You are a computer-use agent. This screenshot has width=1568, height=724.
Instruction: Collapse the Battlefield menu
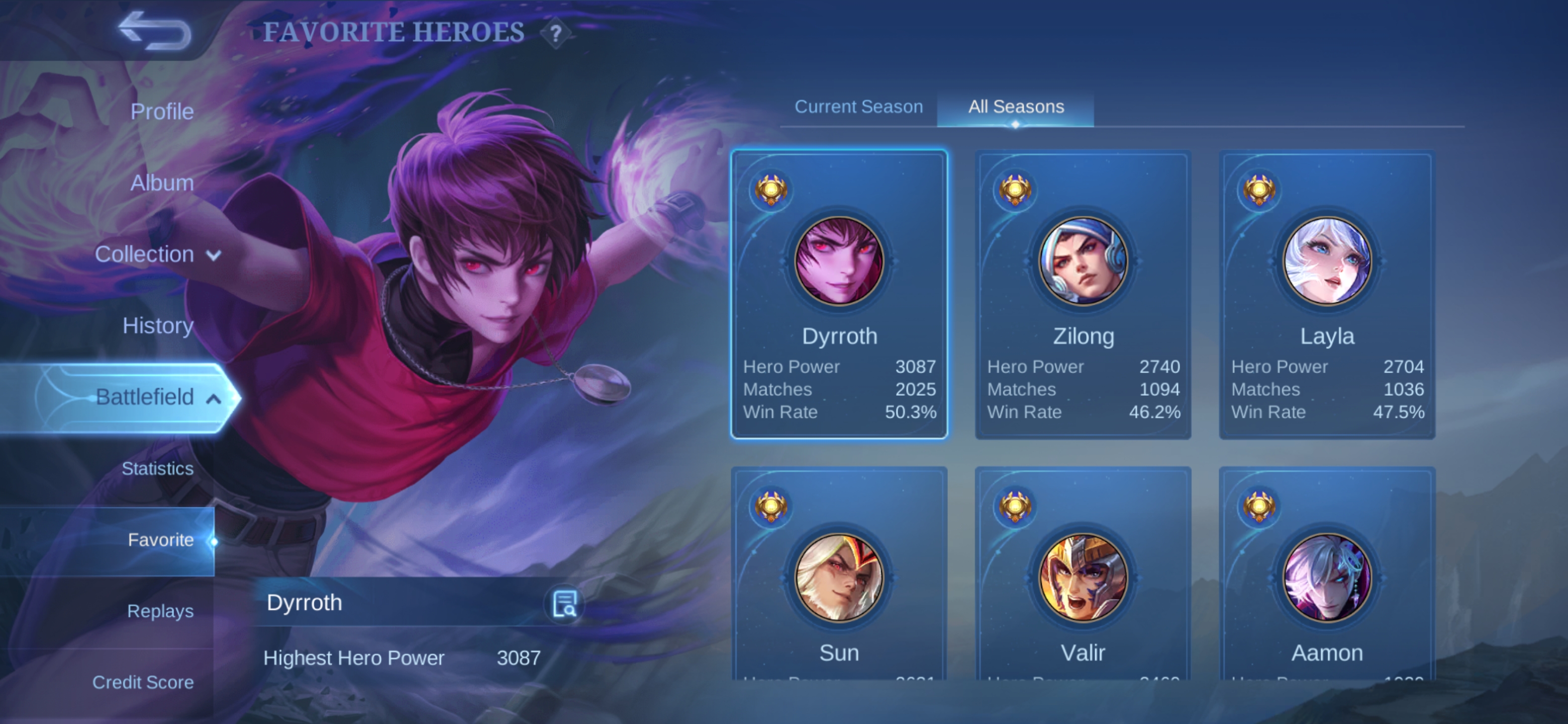coord(157,397)
